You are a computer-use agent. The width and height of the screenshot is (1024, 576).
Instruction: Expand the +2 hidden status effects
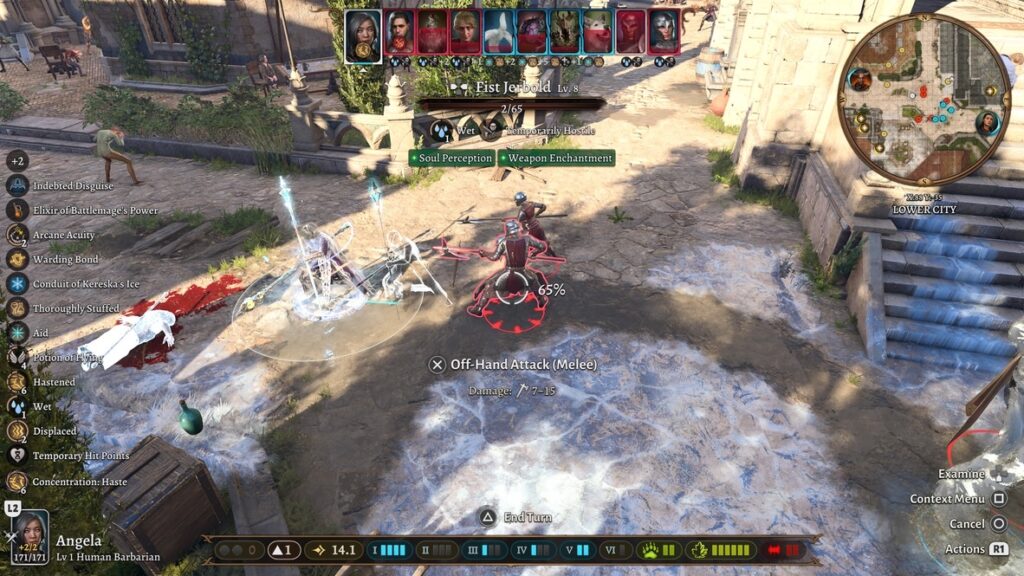click(x=17, y=160)
